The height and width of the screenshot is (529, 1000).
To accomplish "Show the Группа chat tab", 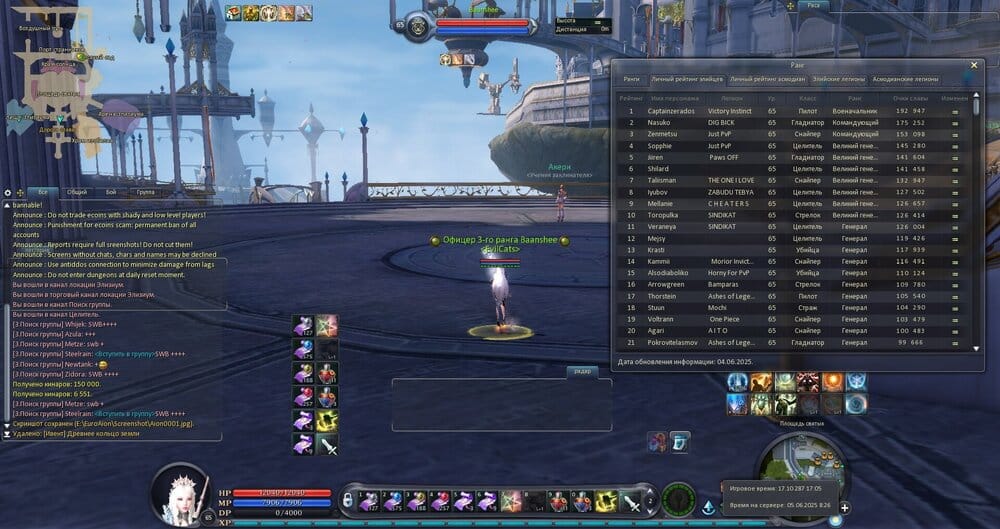I will [x=145, y=191].
